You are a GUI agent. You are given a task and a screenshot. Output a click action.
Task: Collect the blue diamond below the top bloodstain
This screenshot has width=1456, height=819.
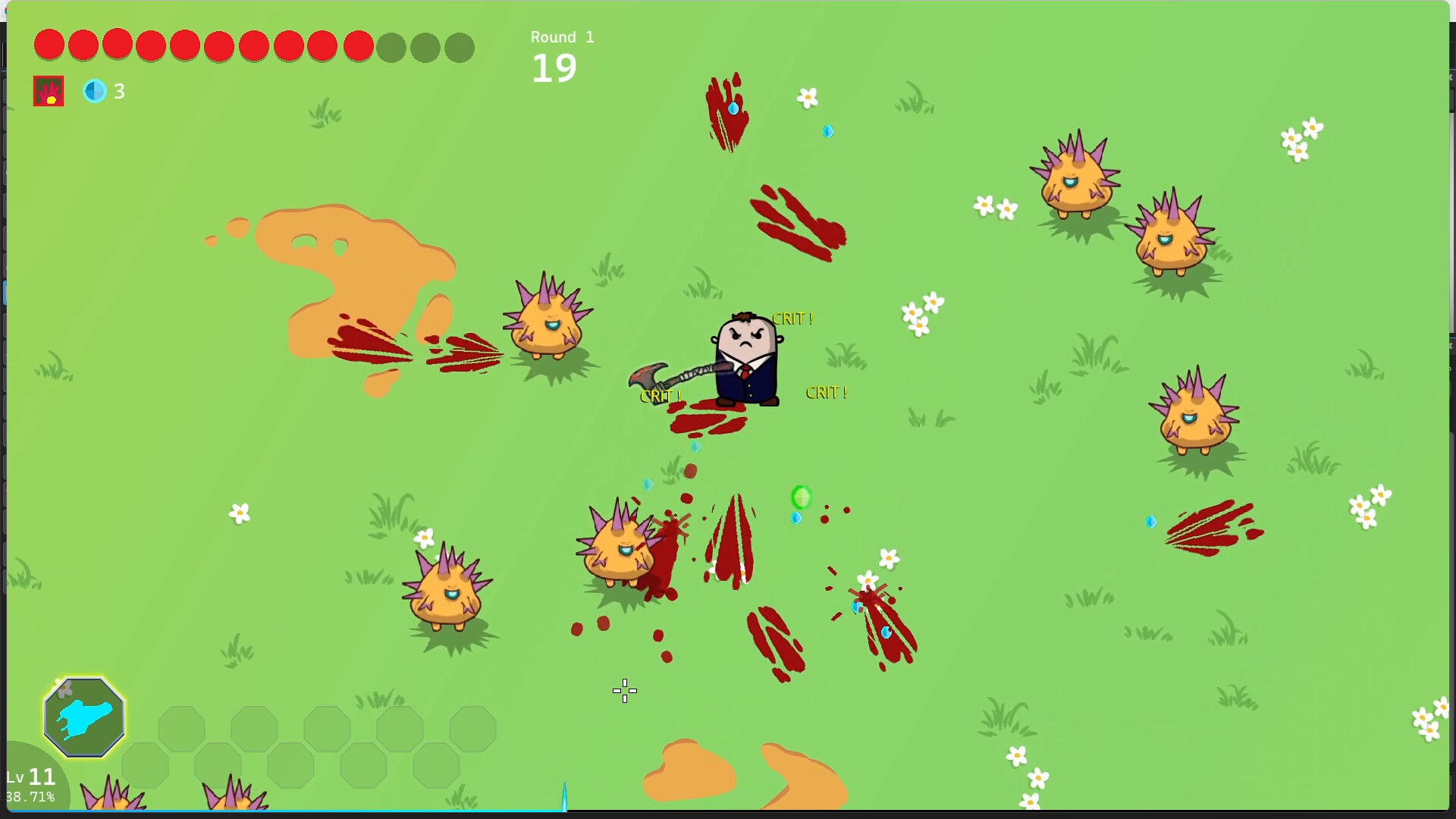(827, 131)
